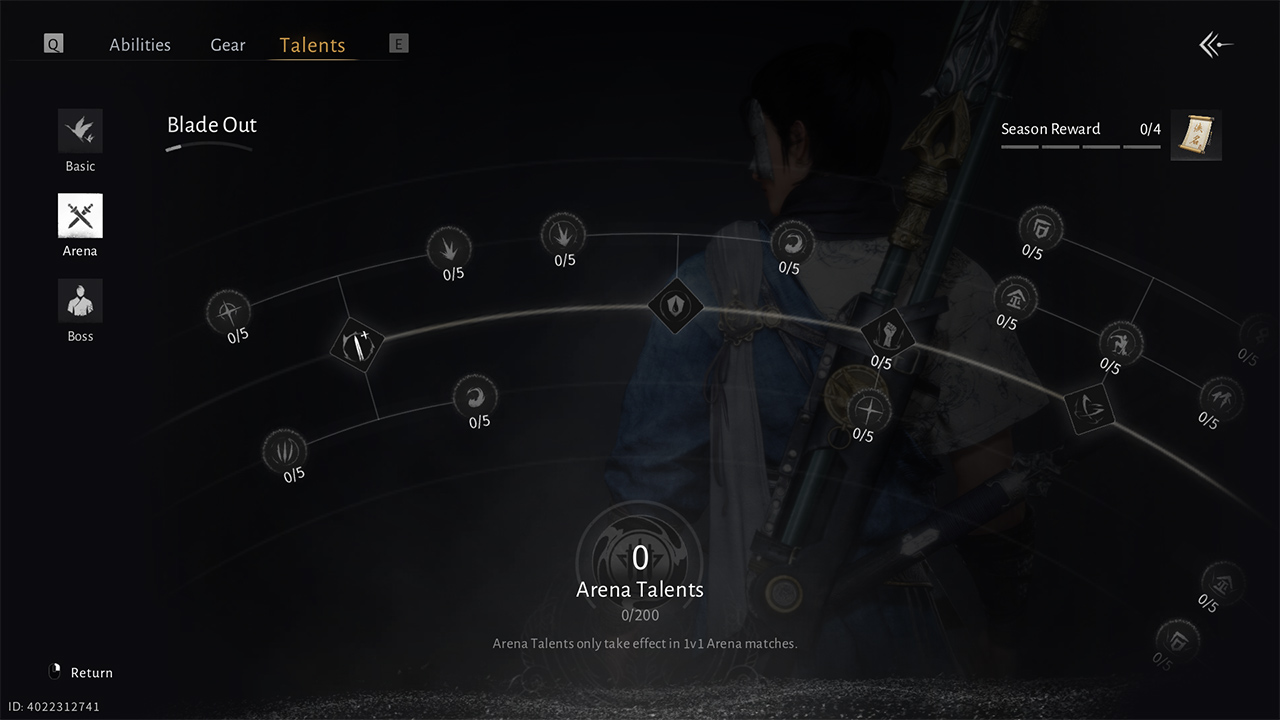Choose the sword and shield diamond node

[x=358, y=345]
